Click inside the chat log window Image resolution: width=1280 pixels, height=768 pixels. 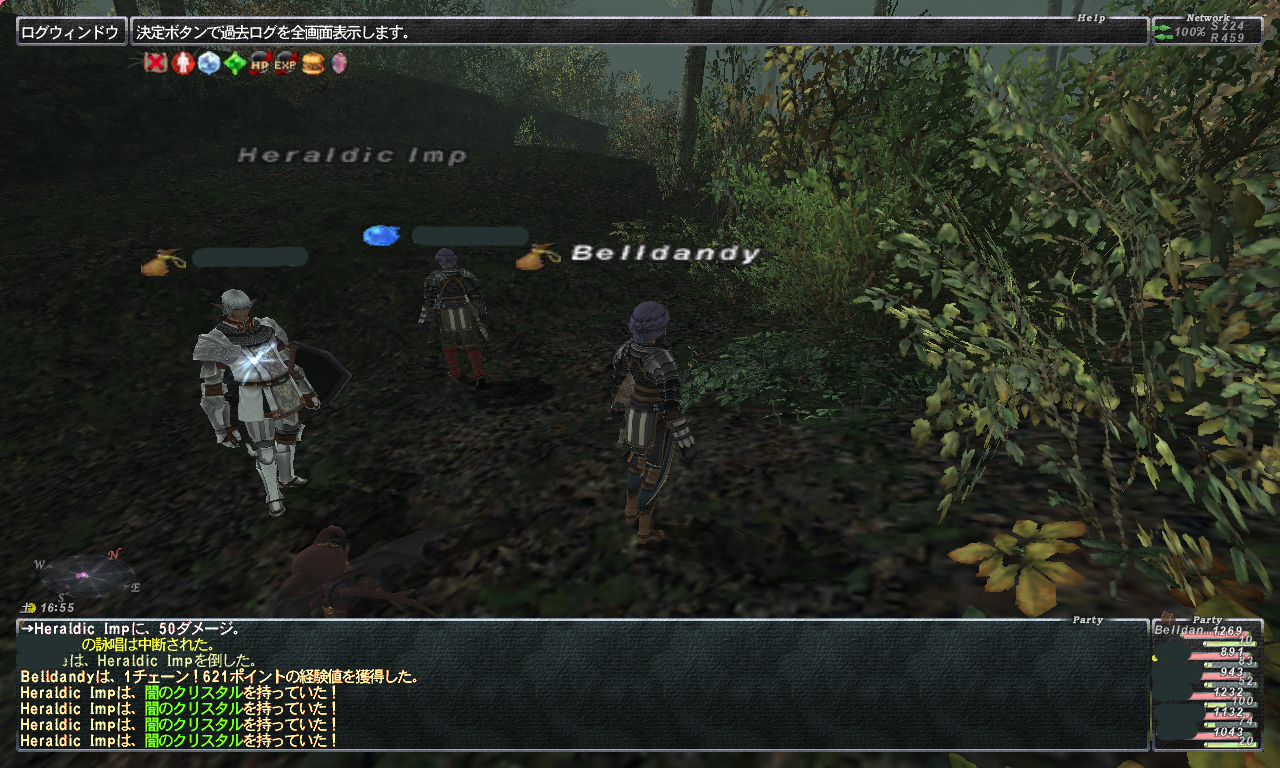pyautogui.click(x=582, y=685)
